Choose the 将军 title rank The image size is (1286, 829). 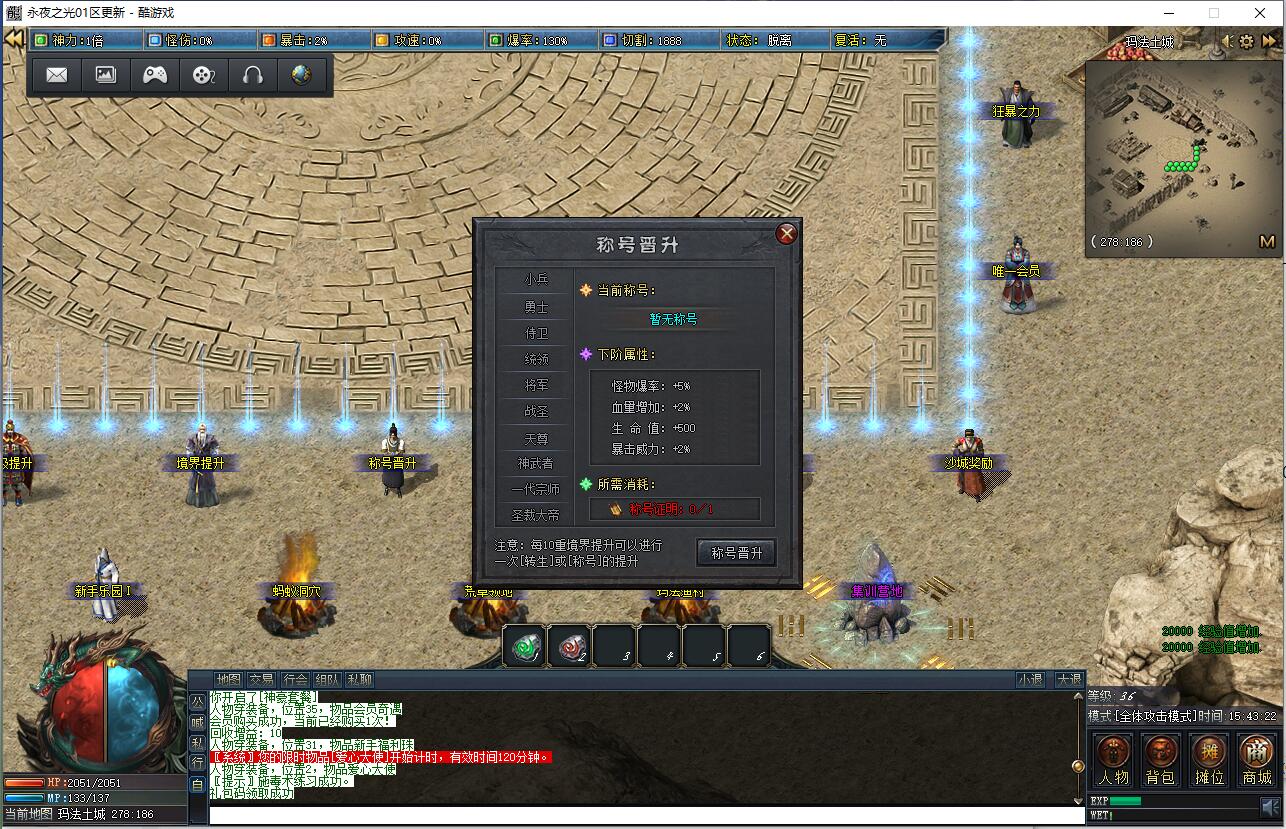[x=537, y=384]
